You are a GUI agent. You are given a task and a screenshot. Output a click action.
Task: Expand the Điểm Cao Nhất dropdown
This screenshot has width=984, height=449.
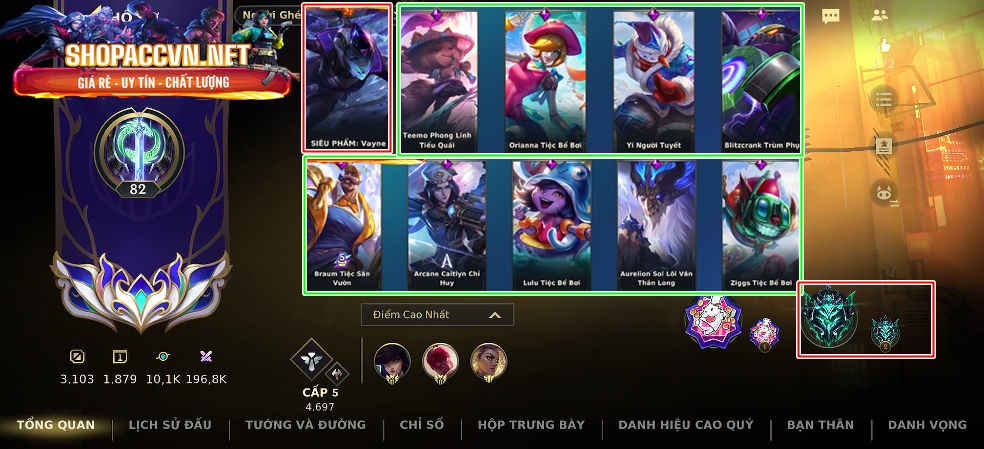(x=437, y=315)
